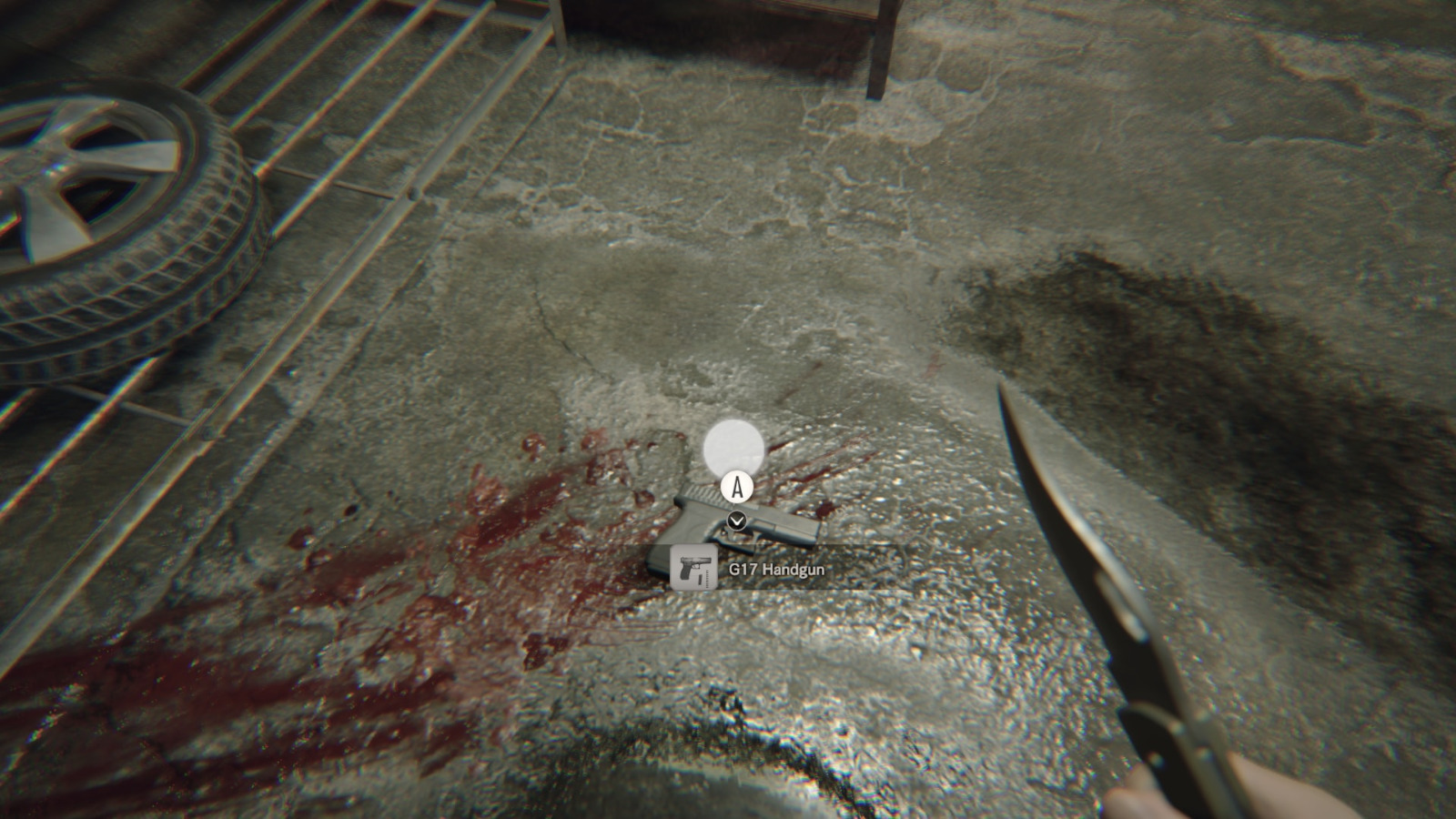Select the G17 Handgun pickup label
The width and height of the screenshot is (1456, 819).
click(776, 570)
